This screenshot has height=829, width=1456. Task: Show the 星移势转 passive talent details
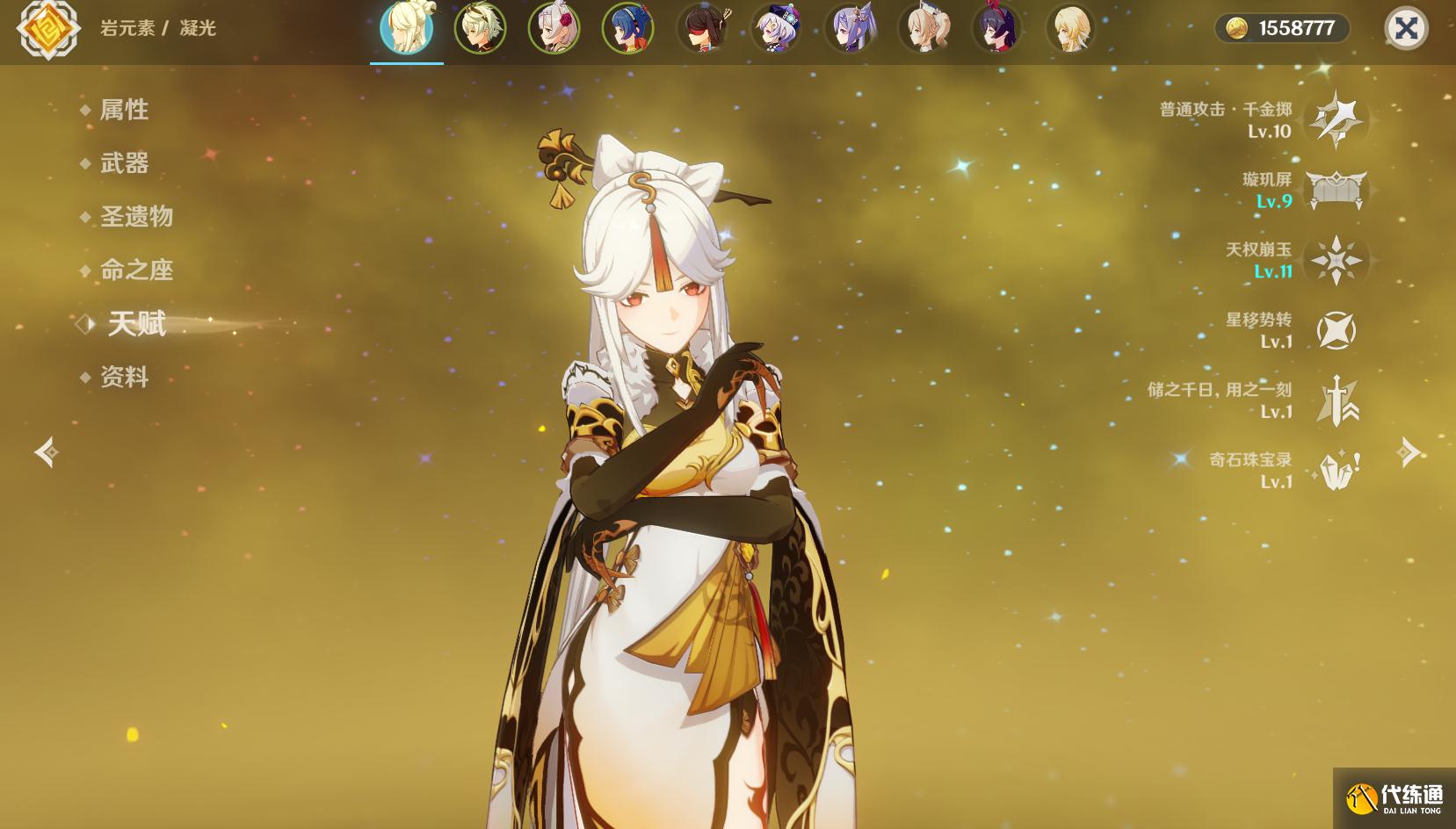[1336, 330]
